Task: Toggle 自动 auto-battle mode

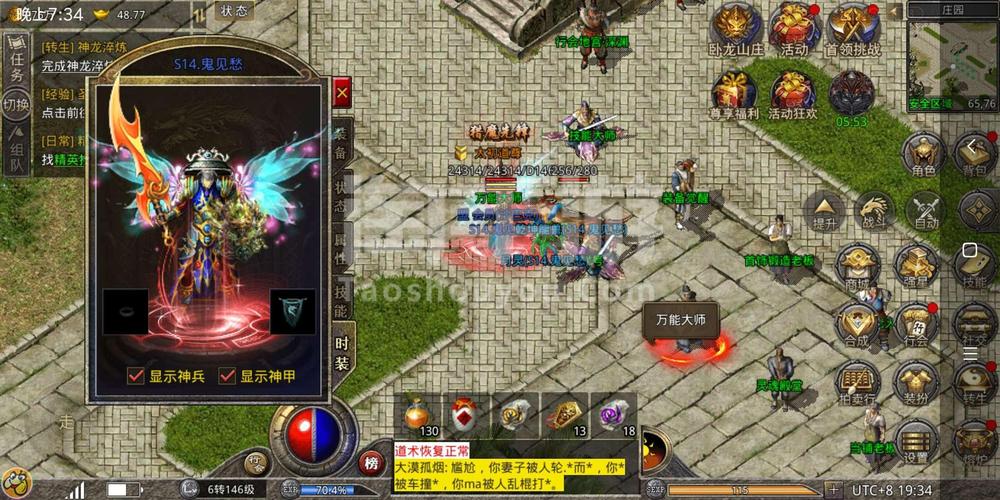Action: [x=923, y=211]
